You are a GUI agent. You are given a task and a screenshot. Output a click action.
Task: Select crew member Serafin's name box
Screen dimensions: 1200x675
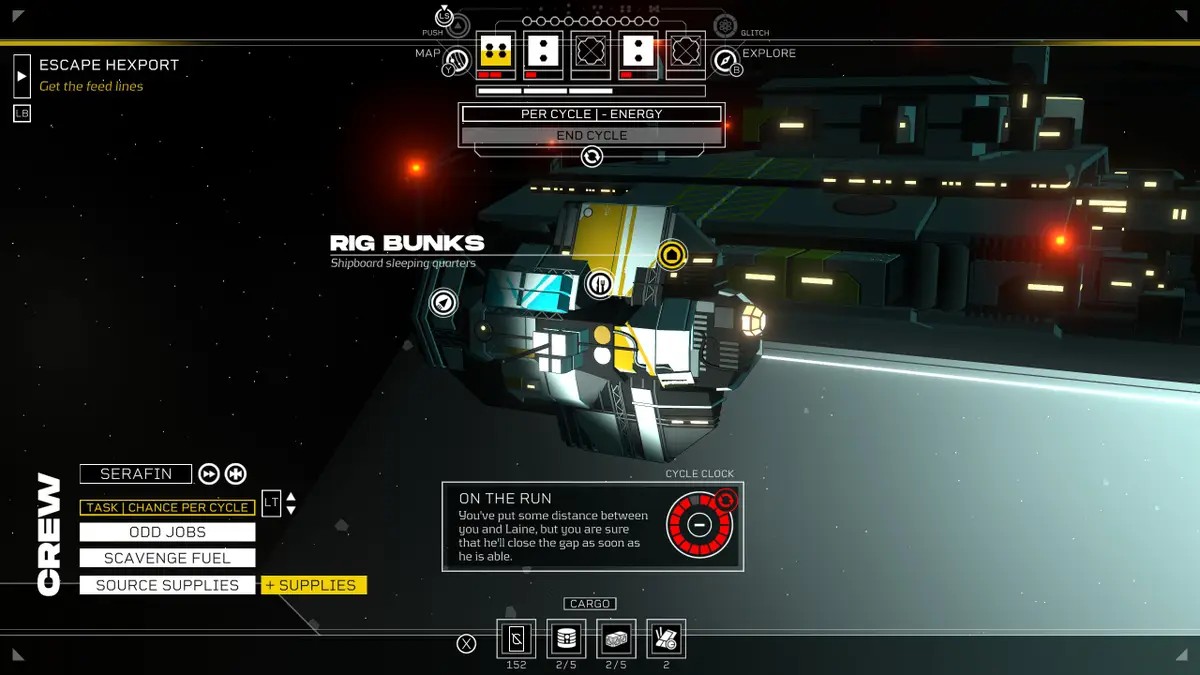click(135, 474)
